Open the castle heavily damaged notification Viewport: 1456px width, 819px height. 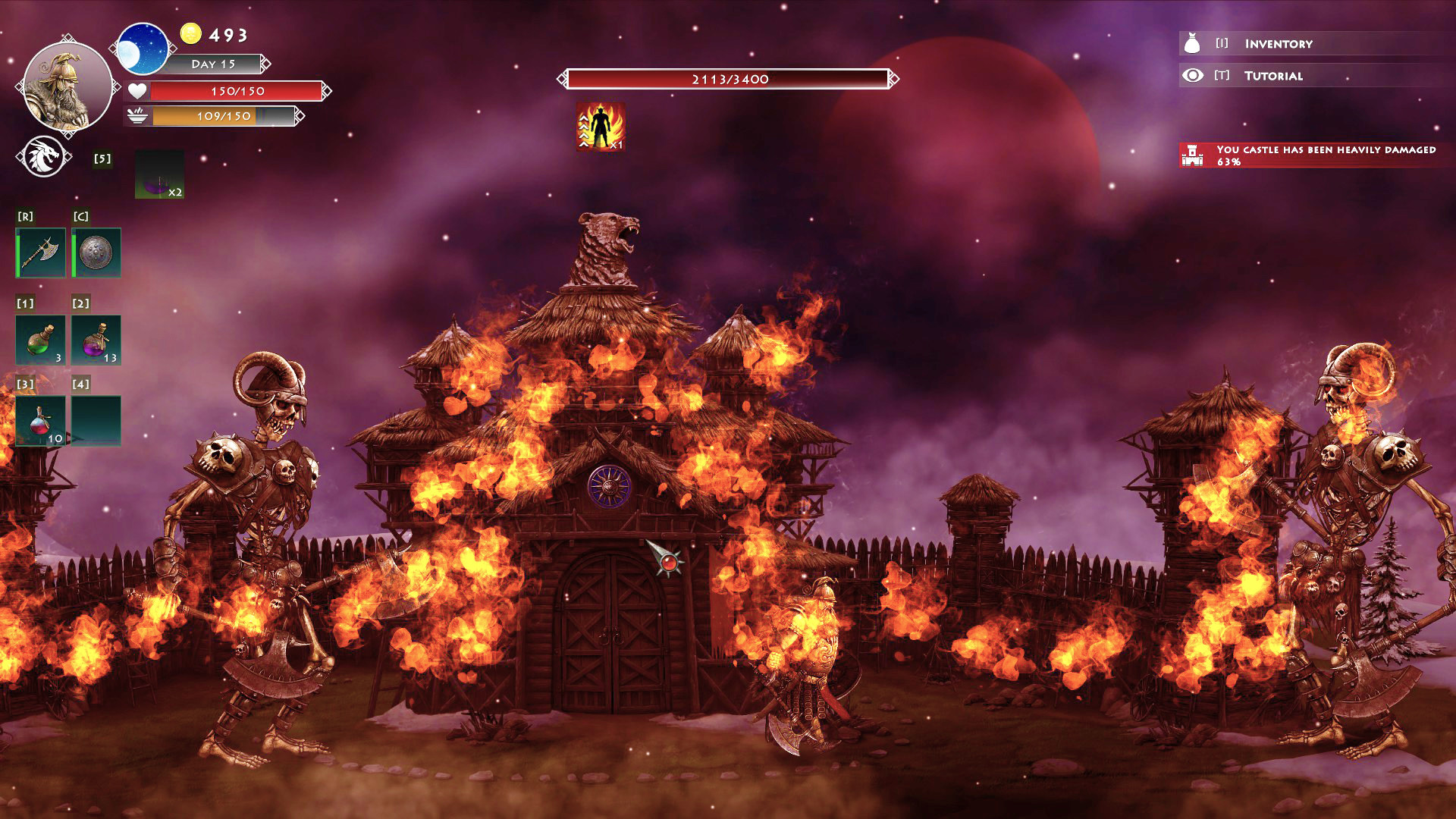[x=1316, y=155]
